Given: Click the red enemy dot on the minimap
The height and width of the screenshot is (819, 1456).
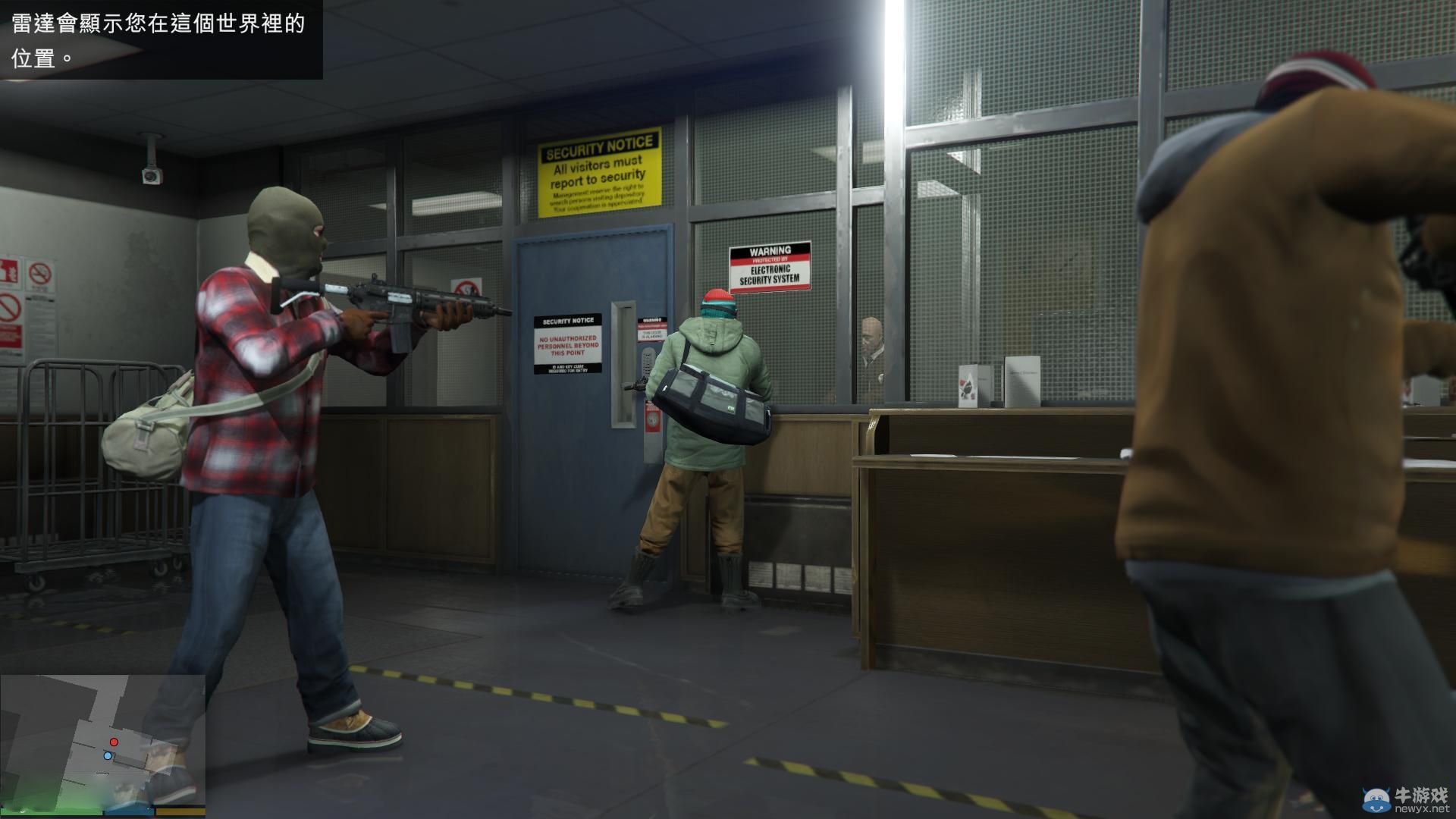Looking at the screenshot, I should point(113,742).
